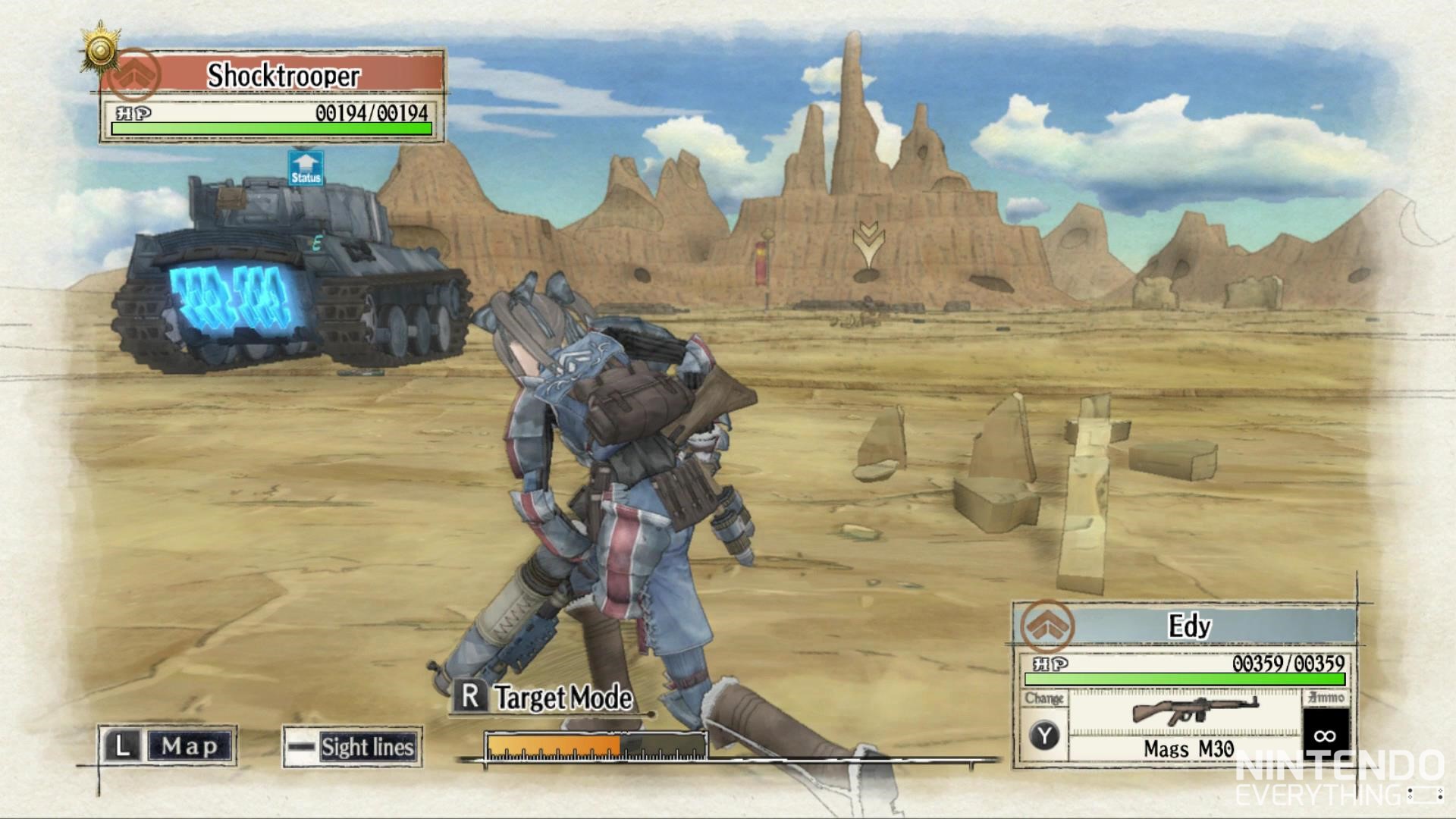Open the Map button
Image resolution: width=1456 pixels, height=819 pixels.
[x=168, y=746]
